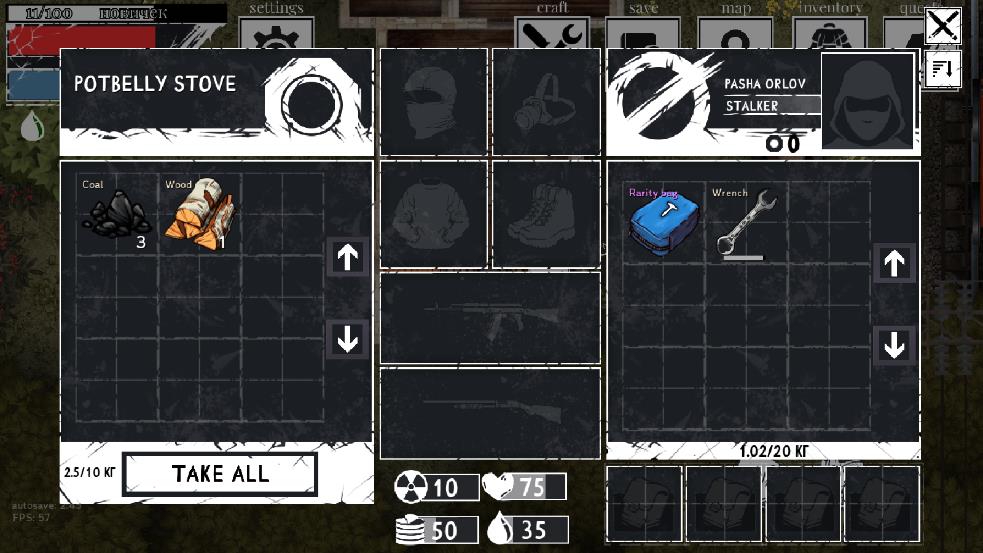This screenshot has width=983, height=553.
Task: Click the player inventory down arrow
Action: pyautogui.click(x=894, y=345)
